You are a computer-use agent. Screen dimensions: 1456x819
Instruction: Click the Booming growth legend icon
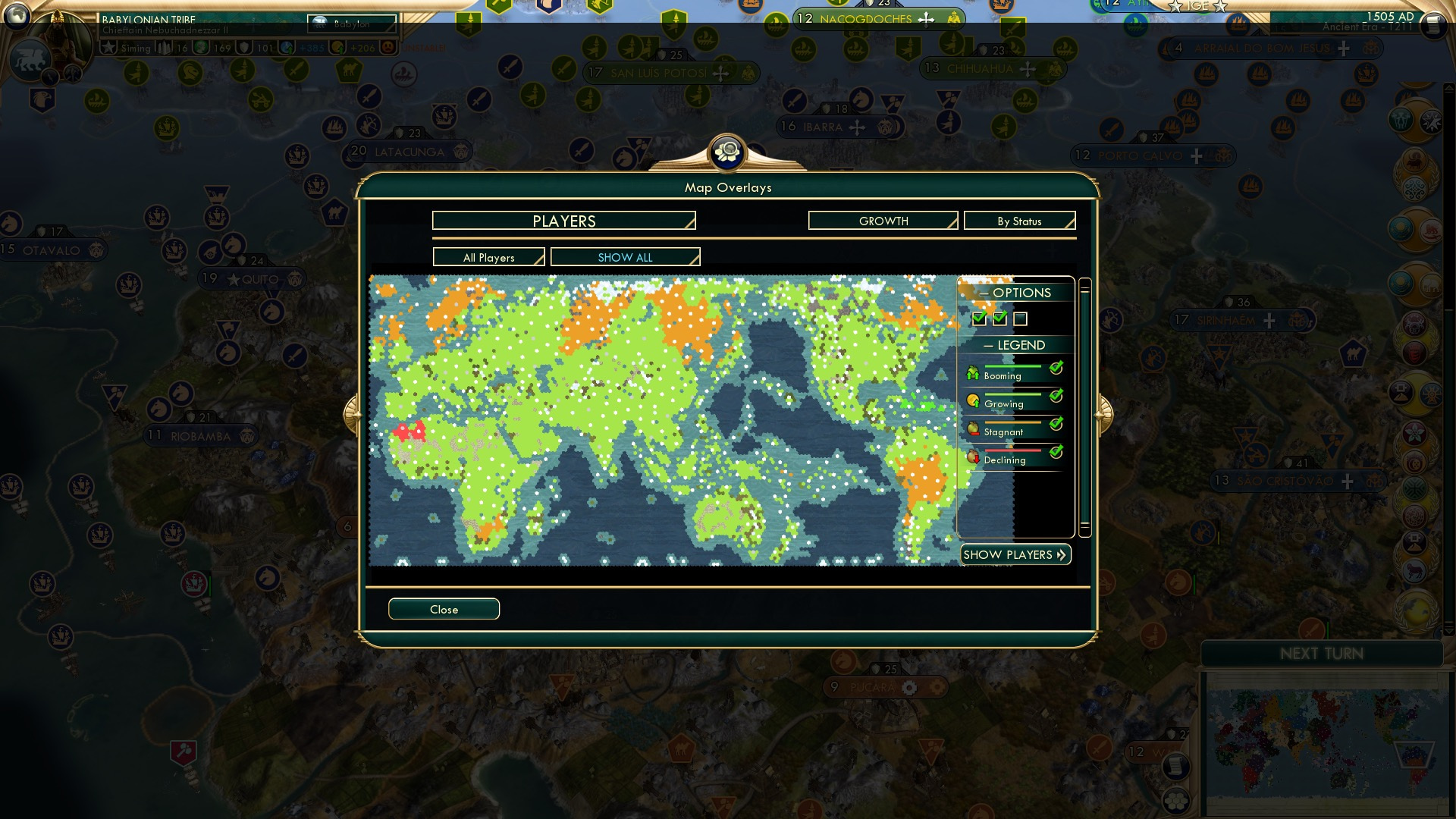pyautogui.click(x=973, y=372)
